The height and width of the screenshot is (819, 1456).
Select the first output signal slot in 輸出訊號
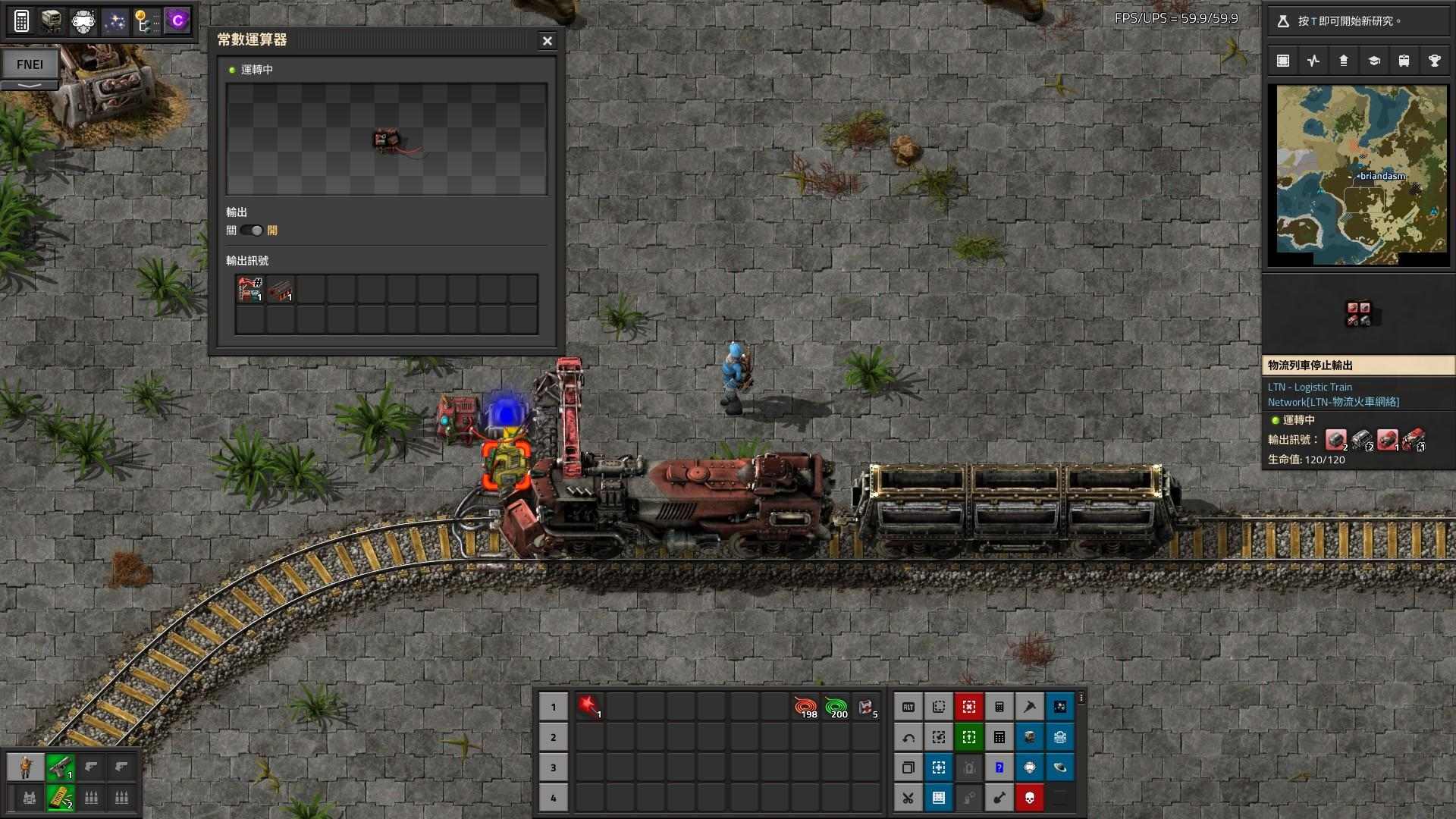pos(249,290)
